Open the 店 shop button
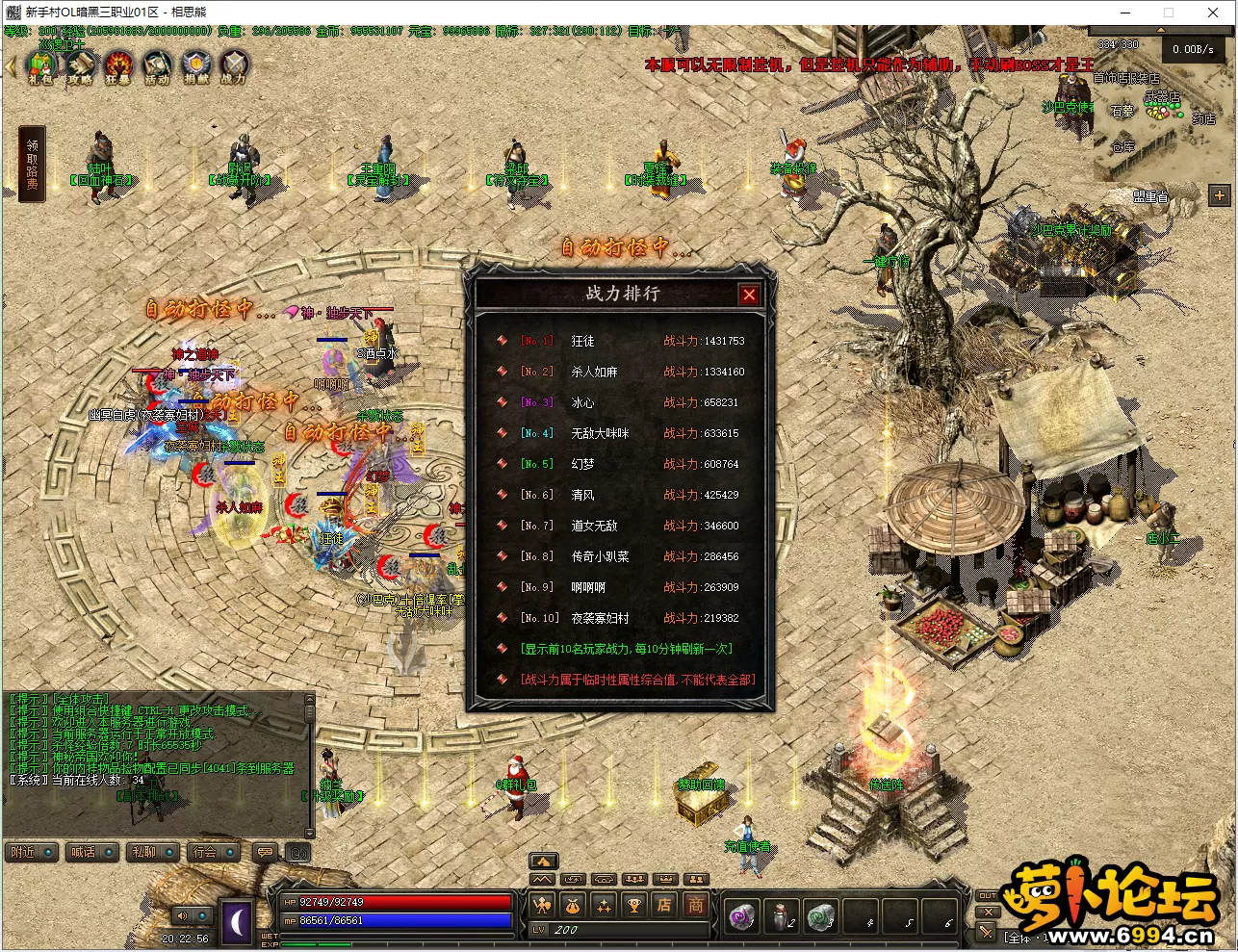 664,905
